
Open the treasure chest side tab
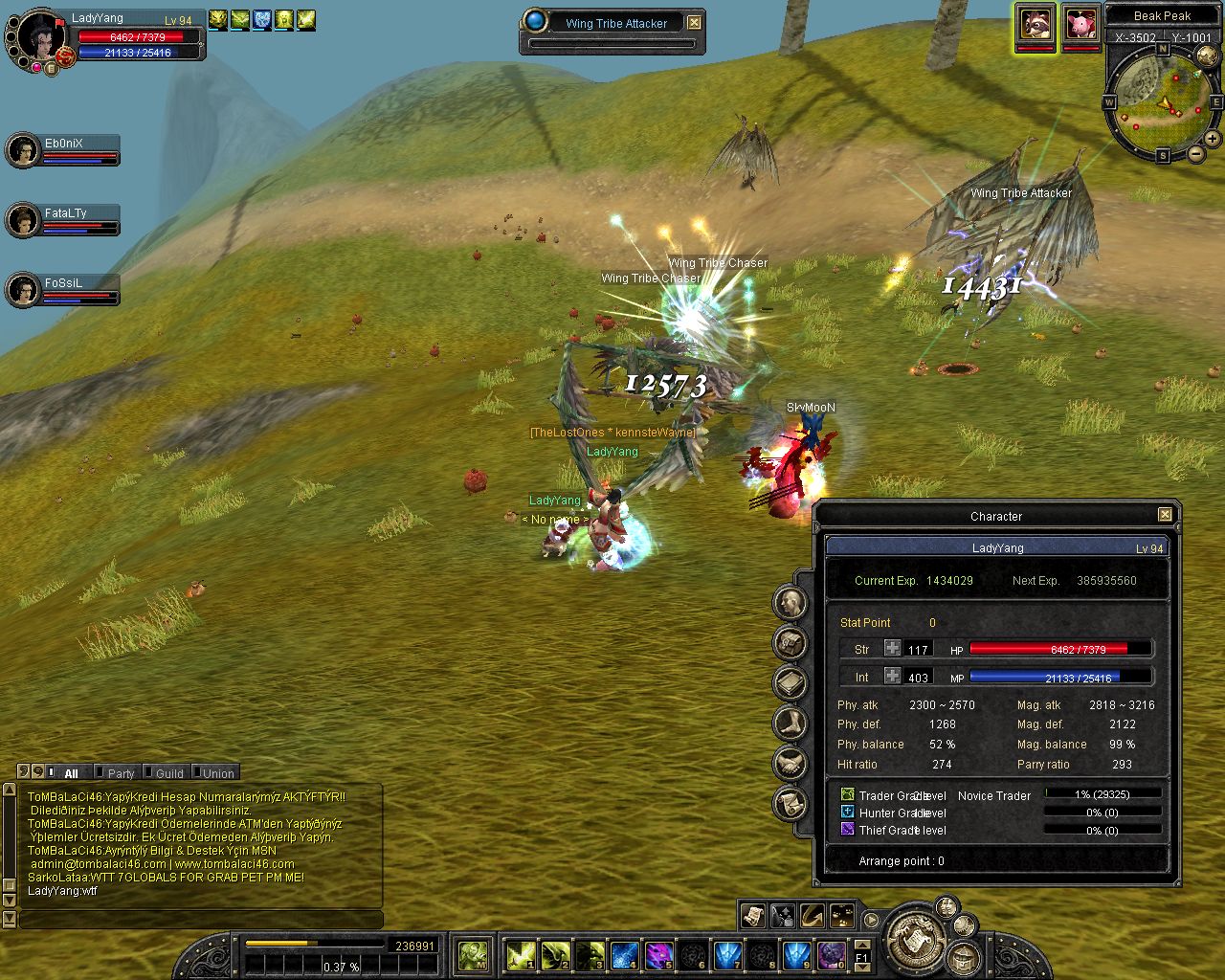(791, 643)
